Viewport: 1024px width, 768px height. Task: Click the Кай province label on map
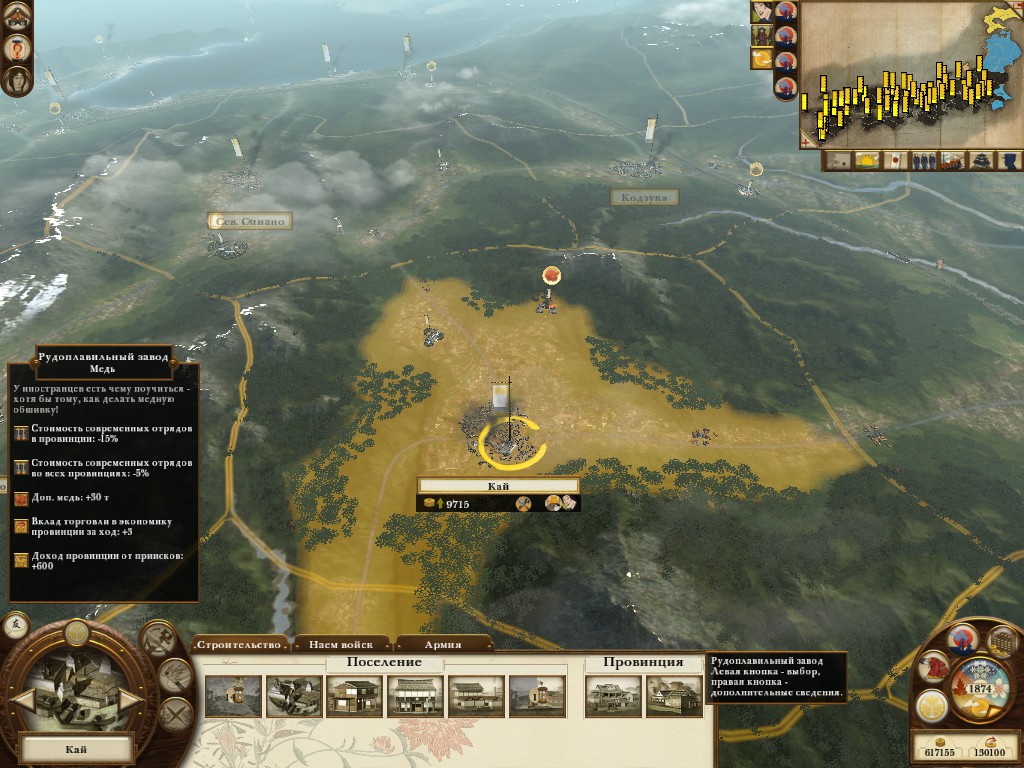498,485
